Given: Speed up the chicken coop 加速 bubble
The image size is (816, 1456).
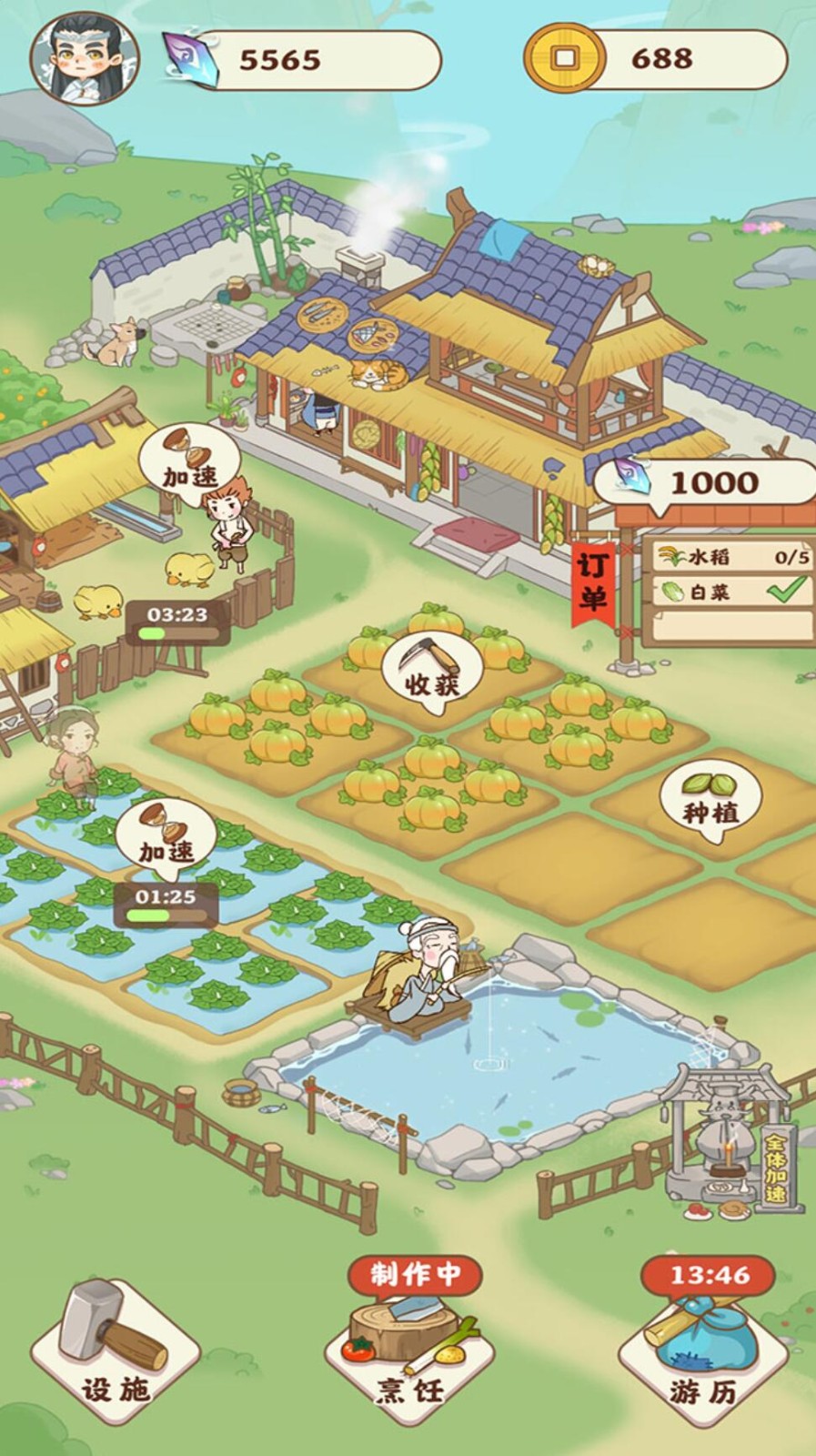Looking at the screenshot, I should click(x=190, y=464).
